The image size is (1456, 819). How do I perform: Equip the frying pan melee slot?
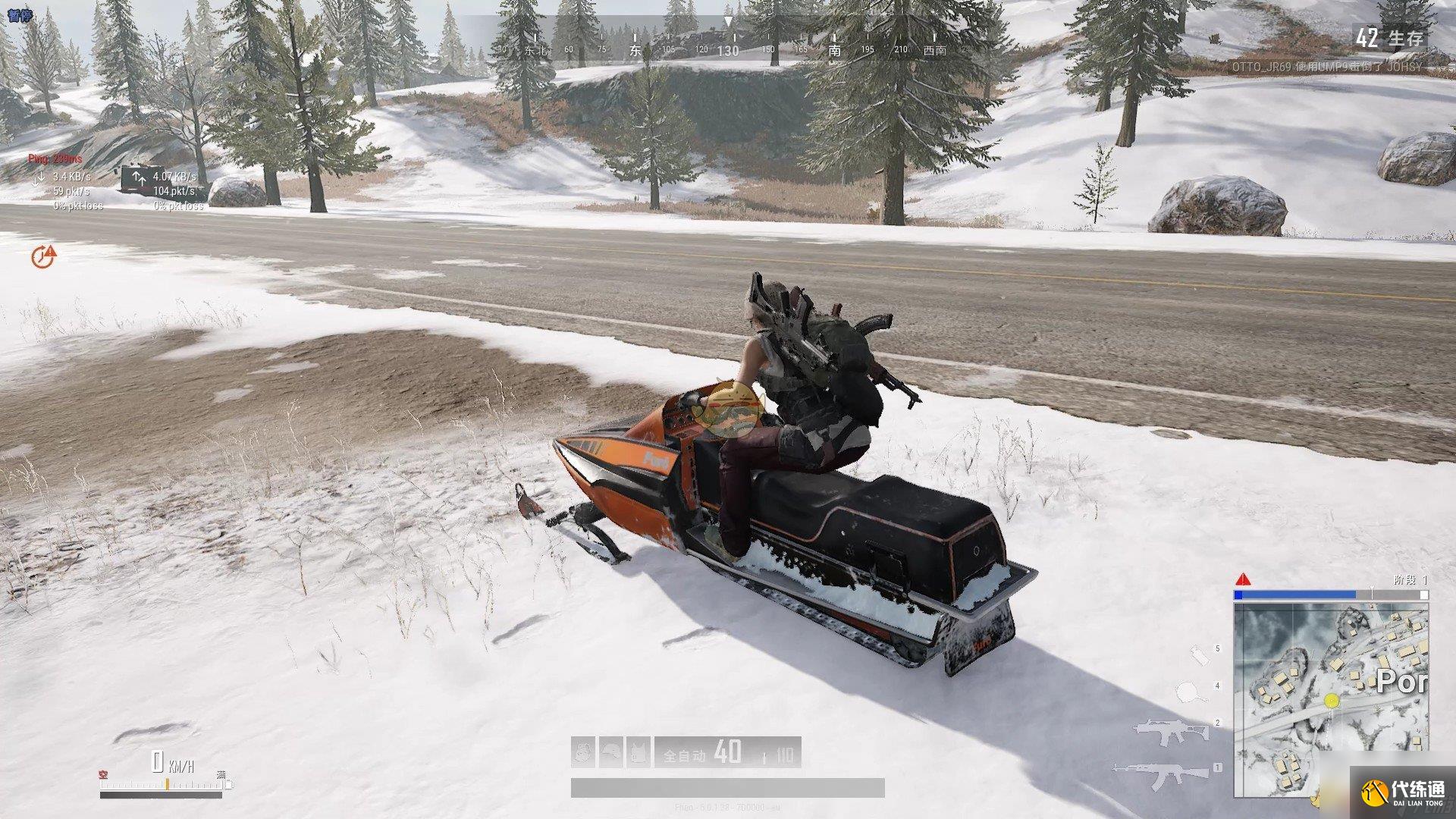tap(1189, 691)
